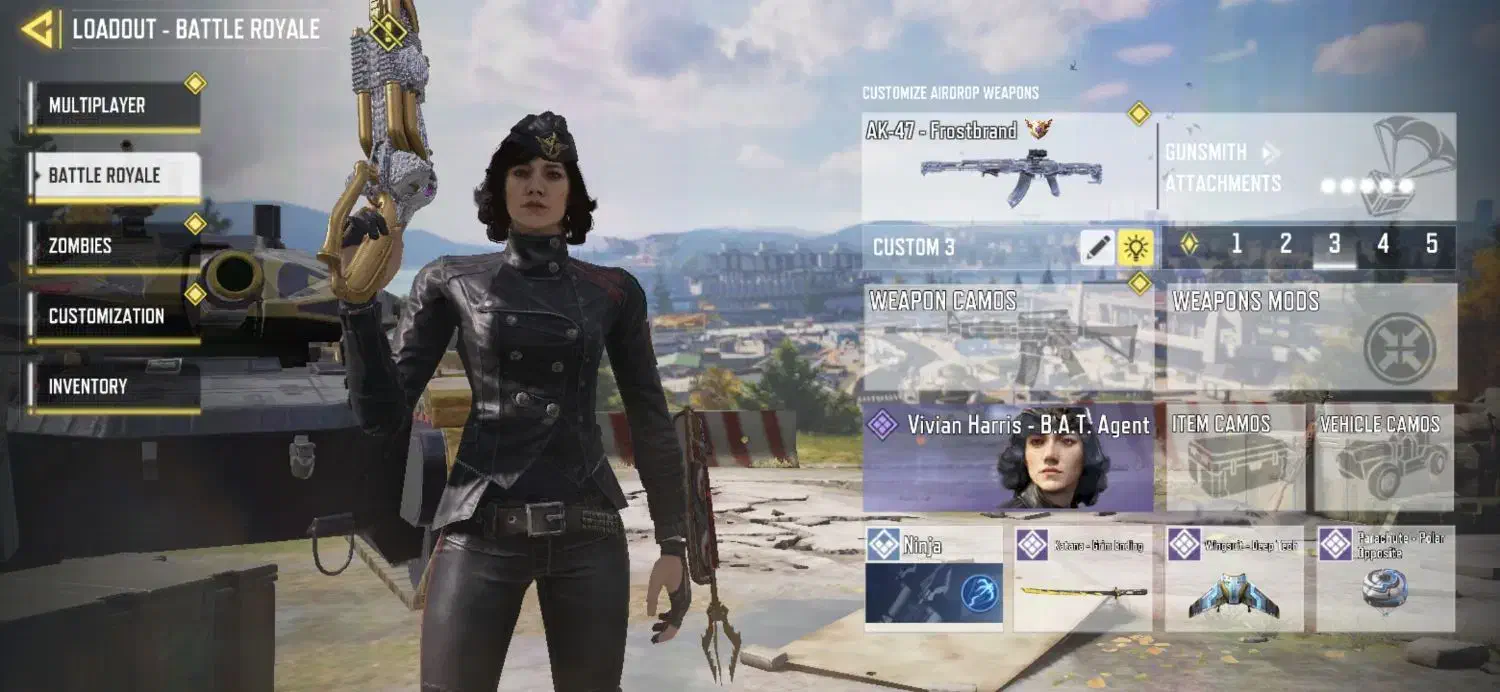Open the Customization section
Screen dimensions: 1500x692
coord(114,316)
